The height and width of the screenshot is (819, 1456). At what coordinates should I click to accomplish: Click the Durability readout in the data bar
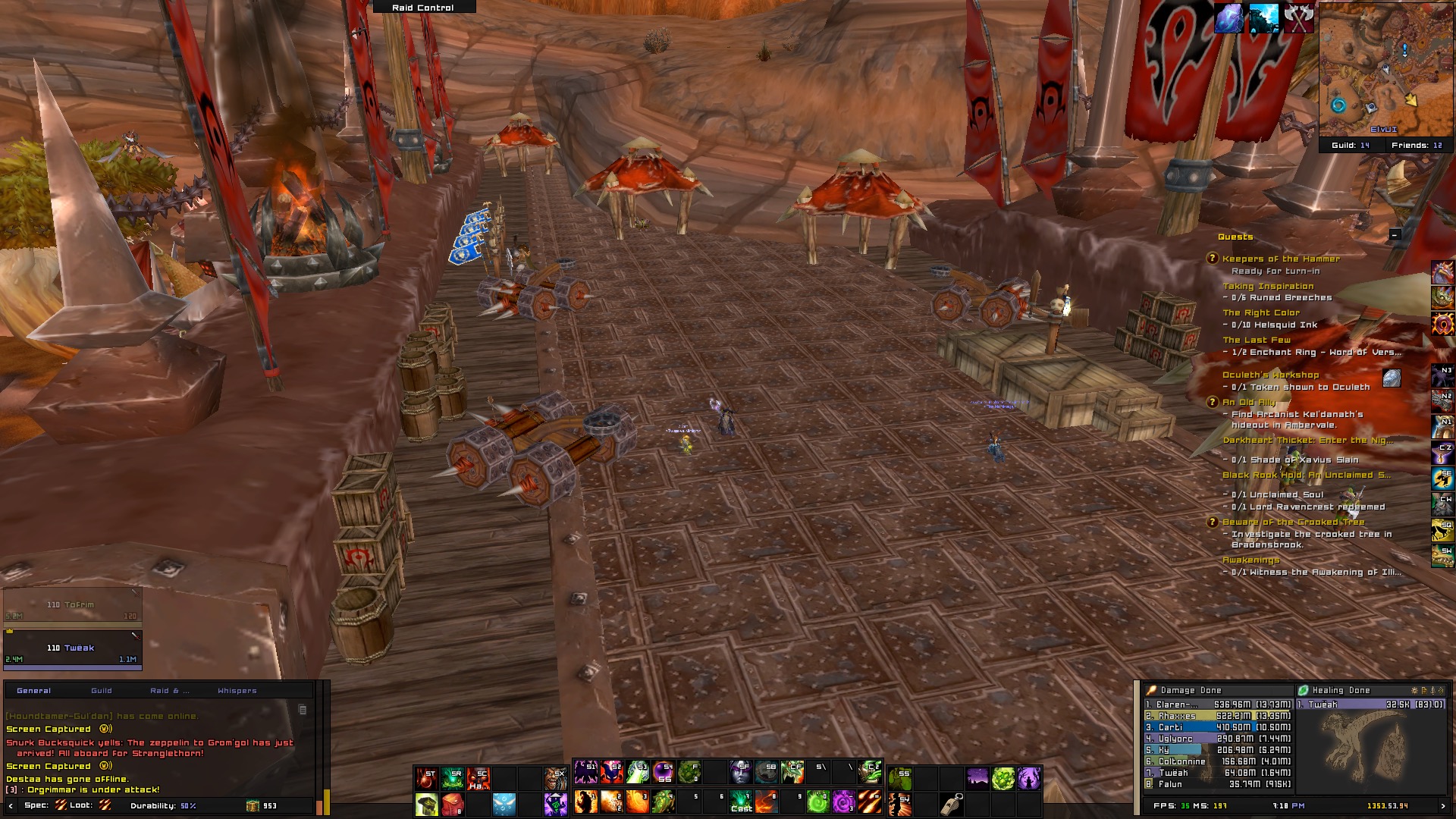click(x=162, y=805)
